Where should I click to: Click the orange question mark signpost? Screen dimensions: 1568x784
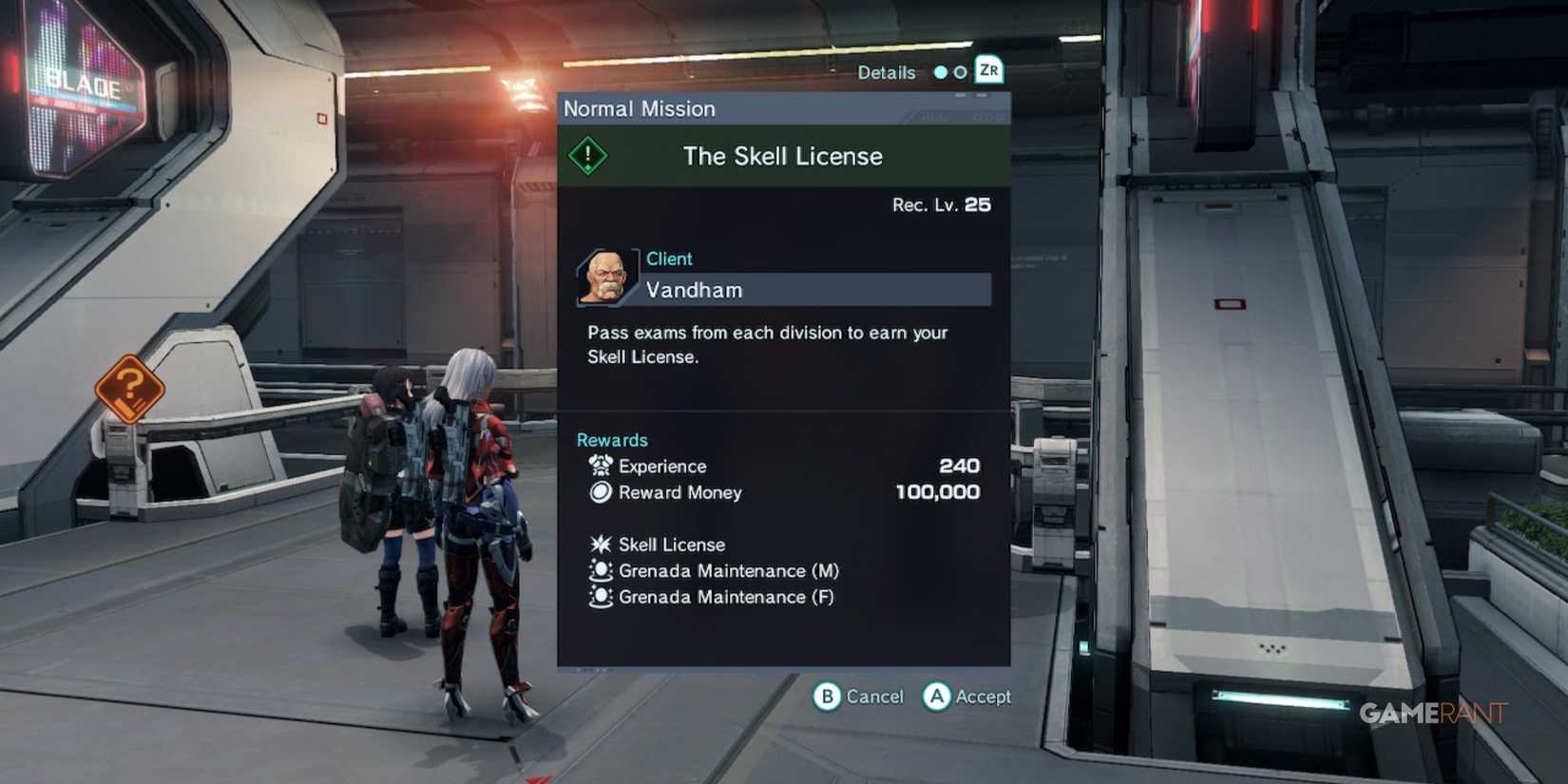point(131,390)
